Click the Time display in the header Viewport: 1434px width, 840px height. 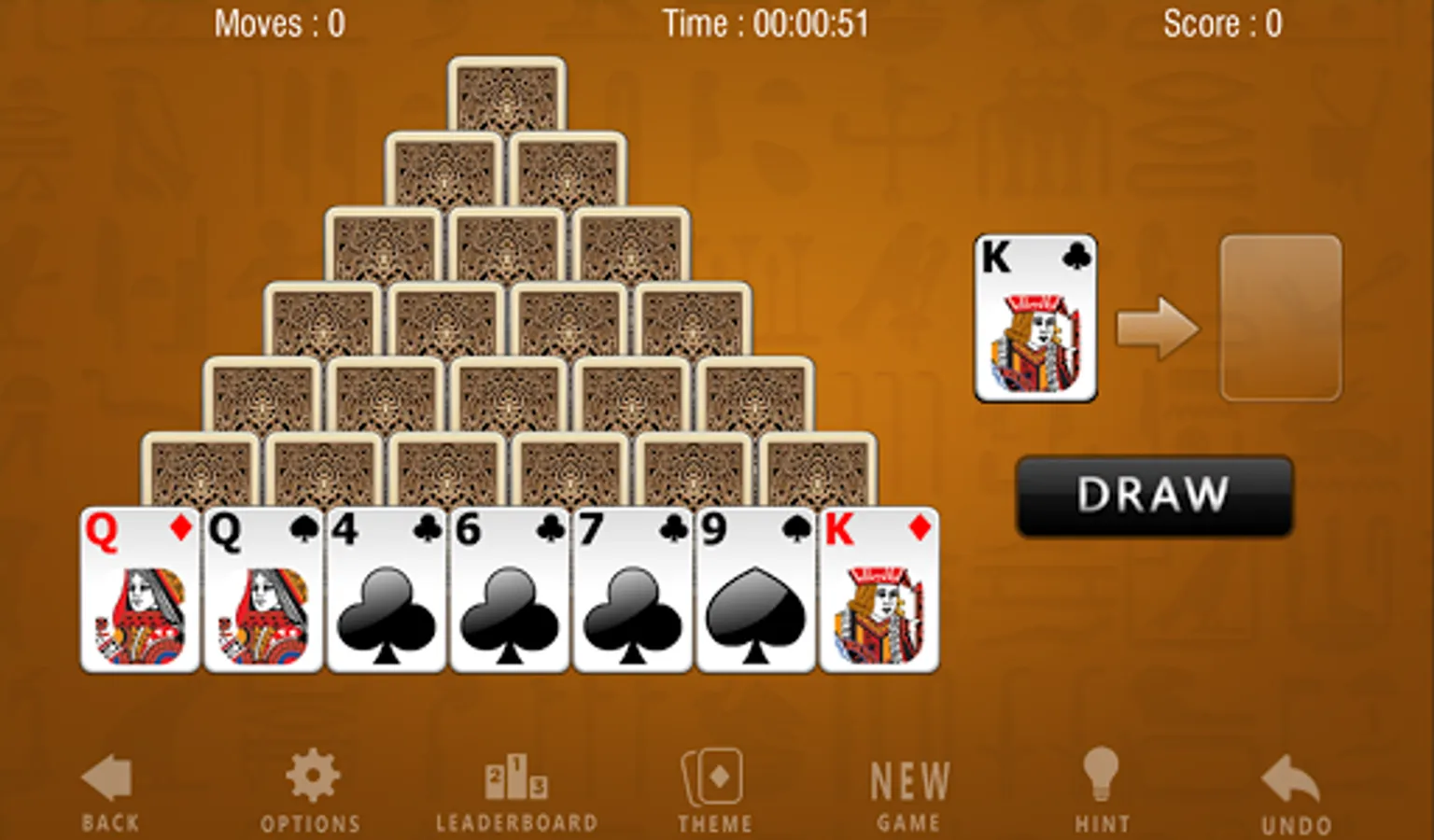(767, 23)
